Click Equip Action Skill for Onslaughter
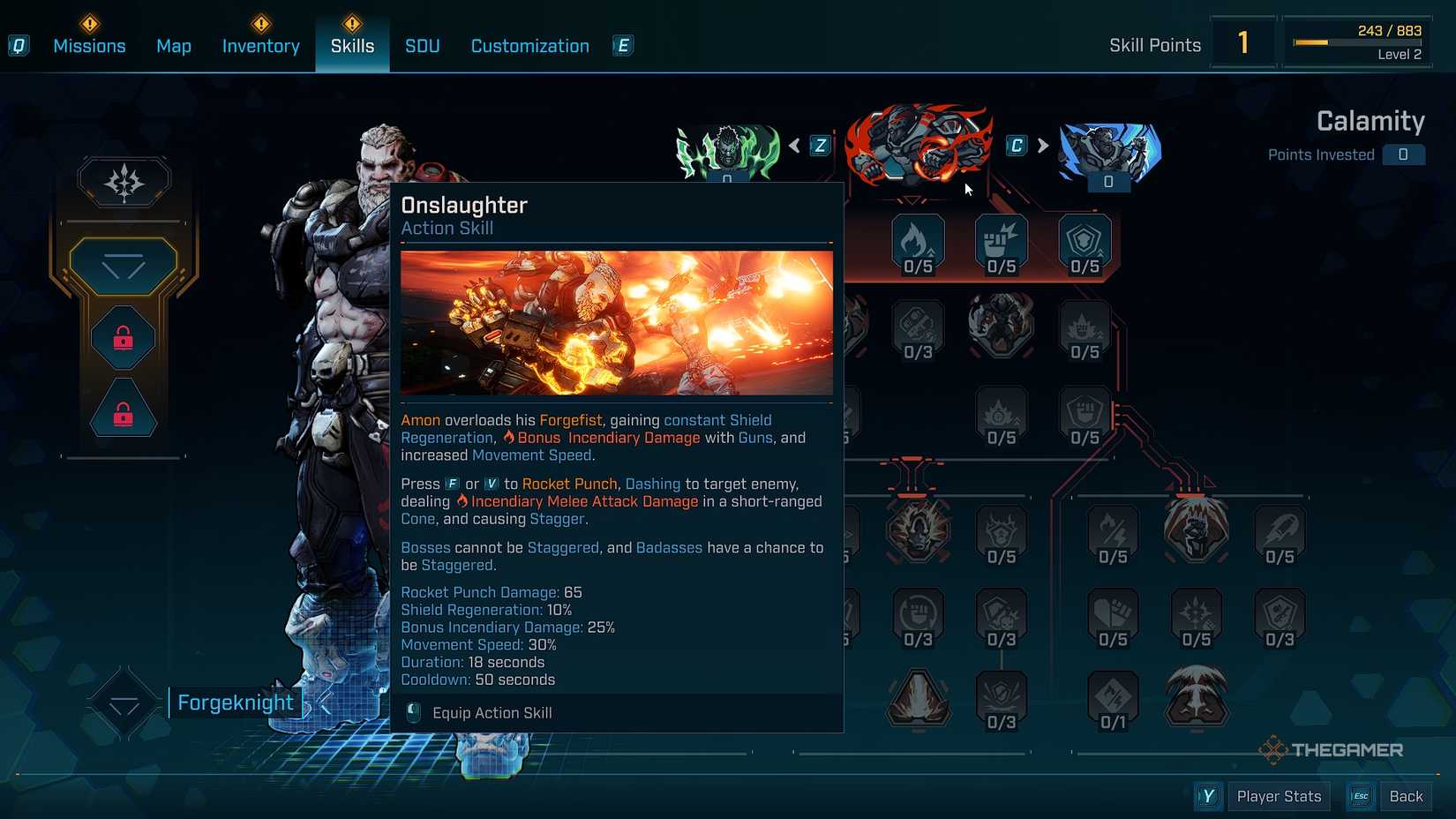The width and height of the screenshot is (1456, 819). point(490,712)
